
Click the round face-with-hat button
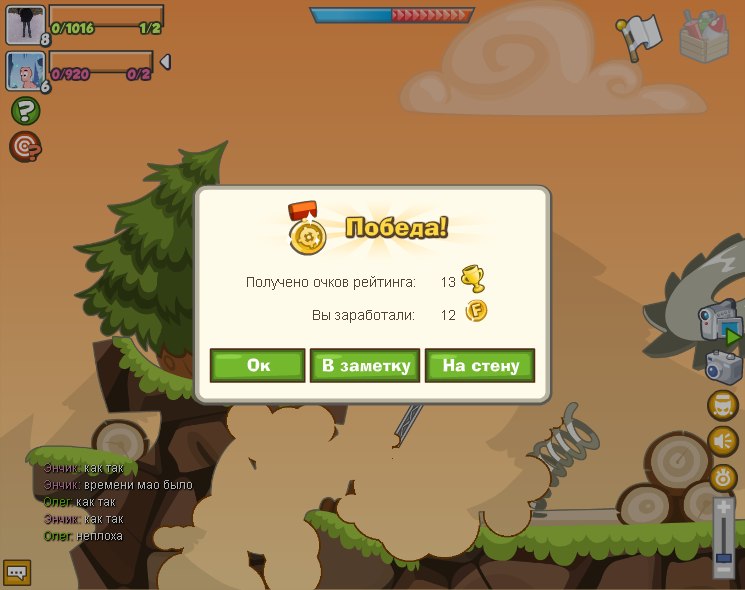click(723, 405)
